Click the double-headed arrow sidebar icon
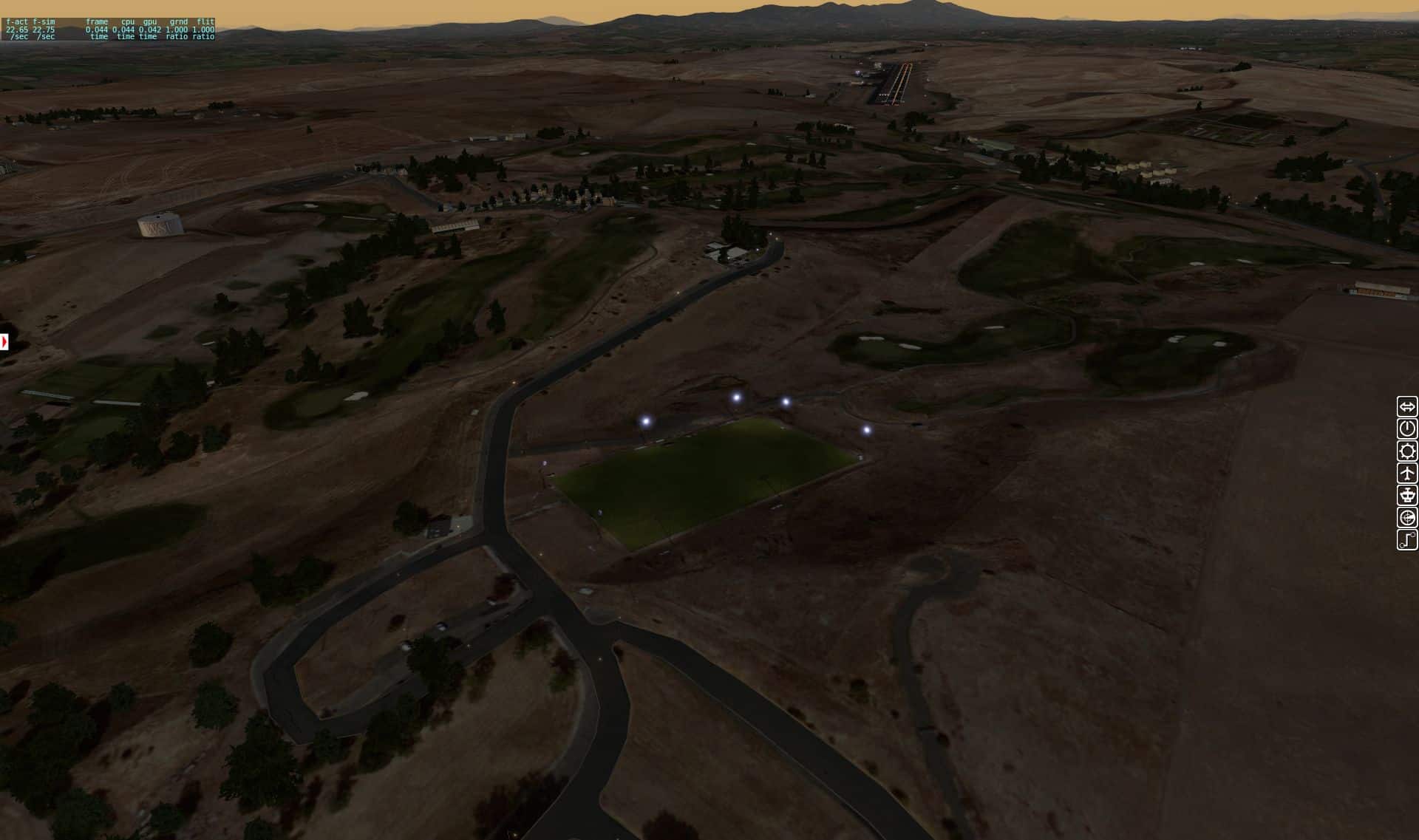Viewport: 1419px width, 840px height. pyautogui.click(x=1407, y=406)
